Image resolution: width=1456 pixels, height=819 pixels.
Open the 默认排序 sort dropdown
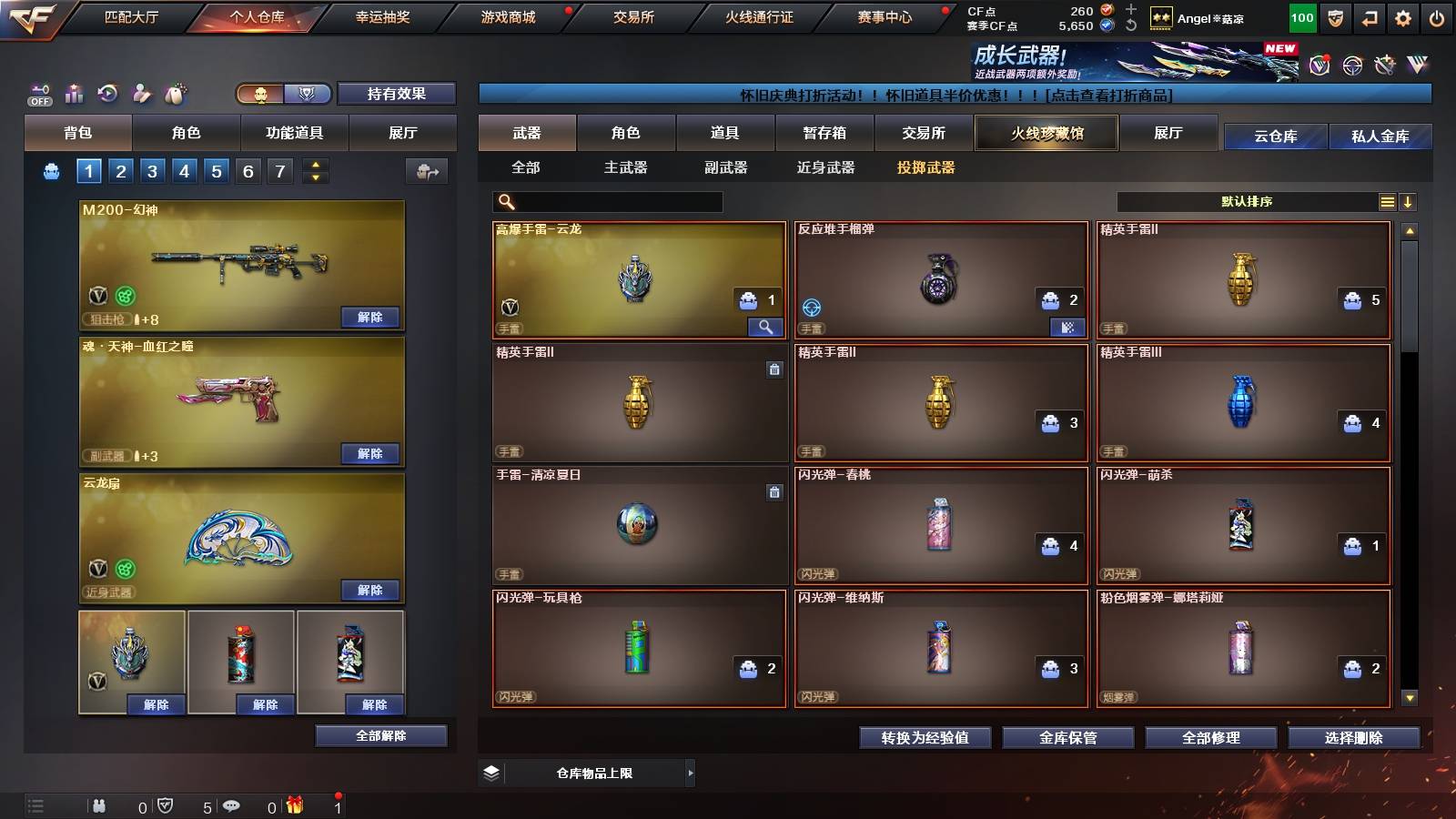(1256, 201)
